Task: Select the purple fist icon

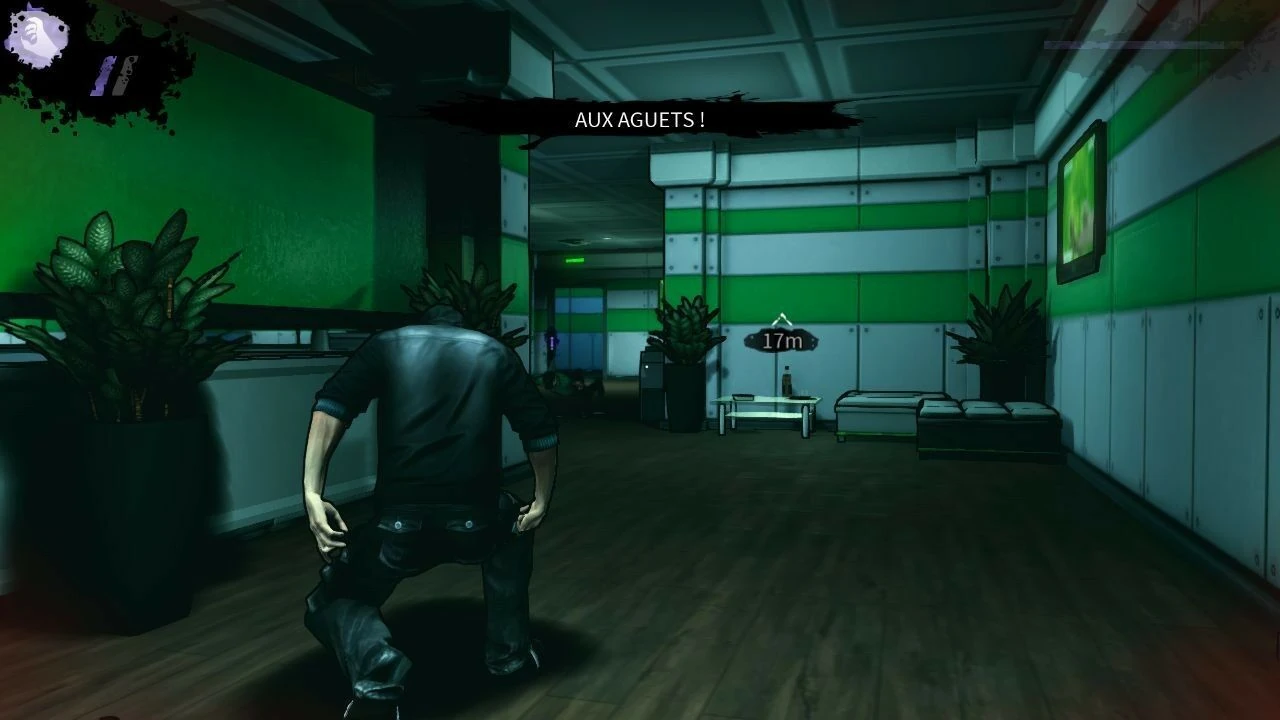Action: [x=37, y=37]
